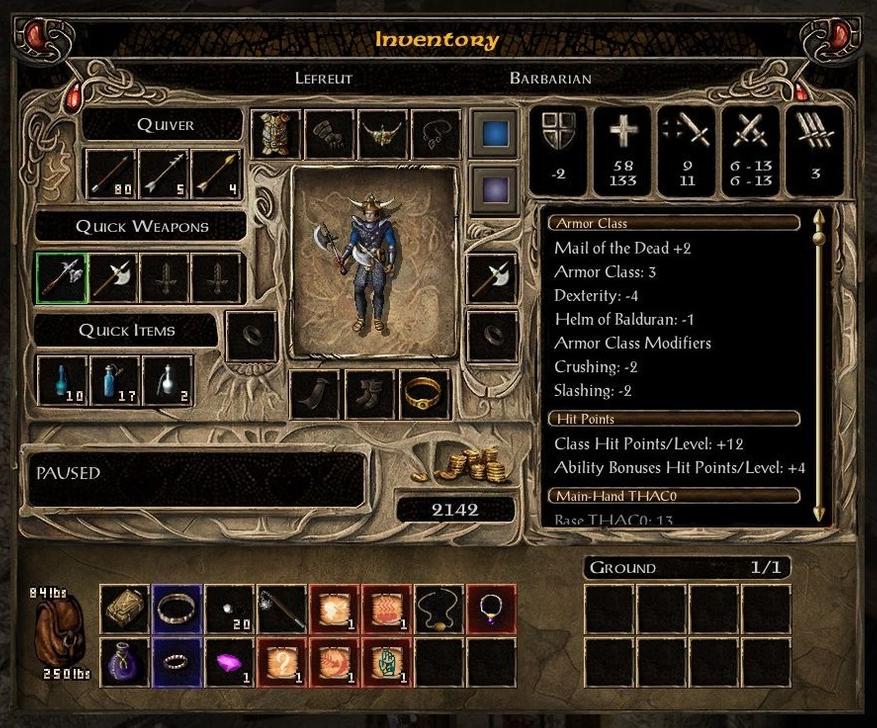Pick up the spellbook in the backpack
This screenshot has height=728, width=877.
tap(125, 609)
